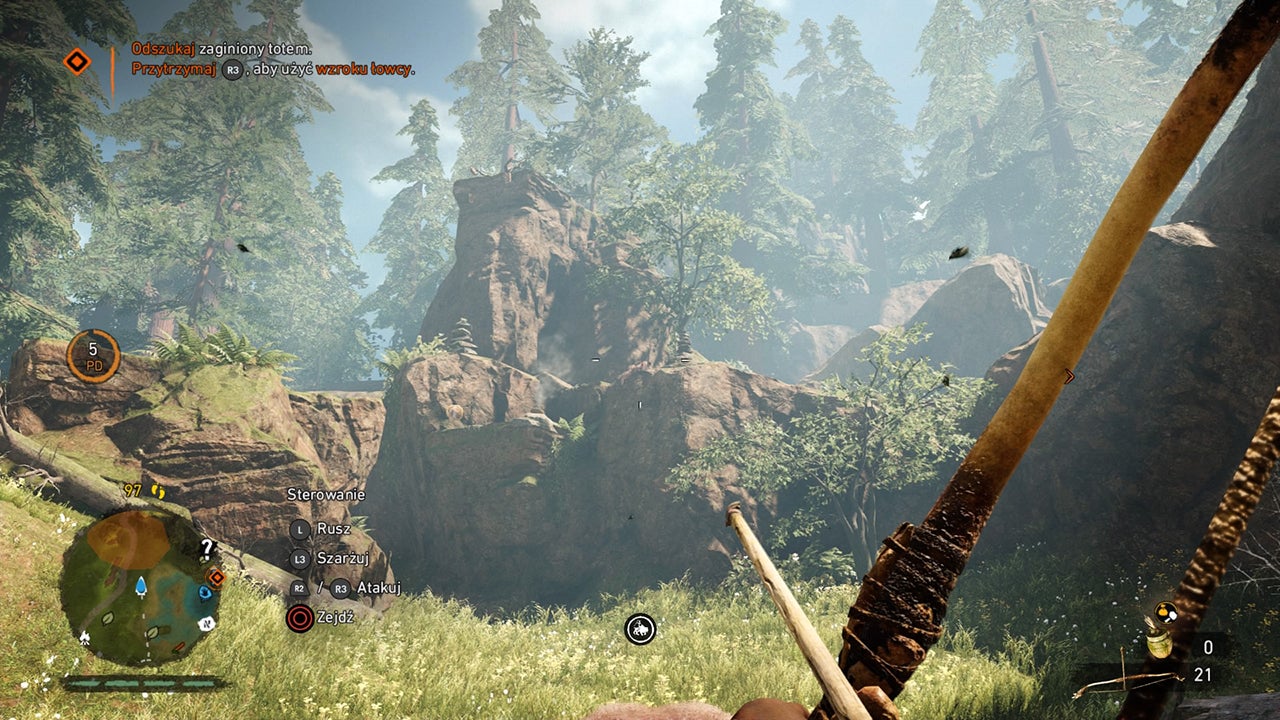Click the orange quest objective diamond icon
The width and height of the screenshot is (1280, 720).
point(77,62)
